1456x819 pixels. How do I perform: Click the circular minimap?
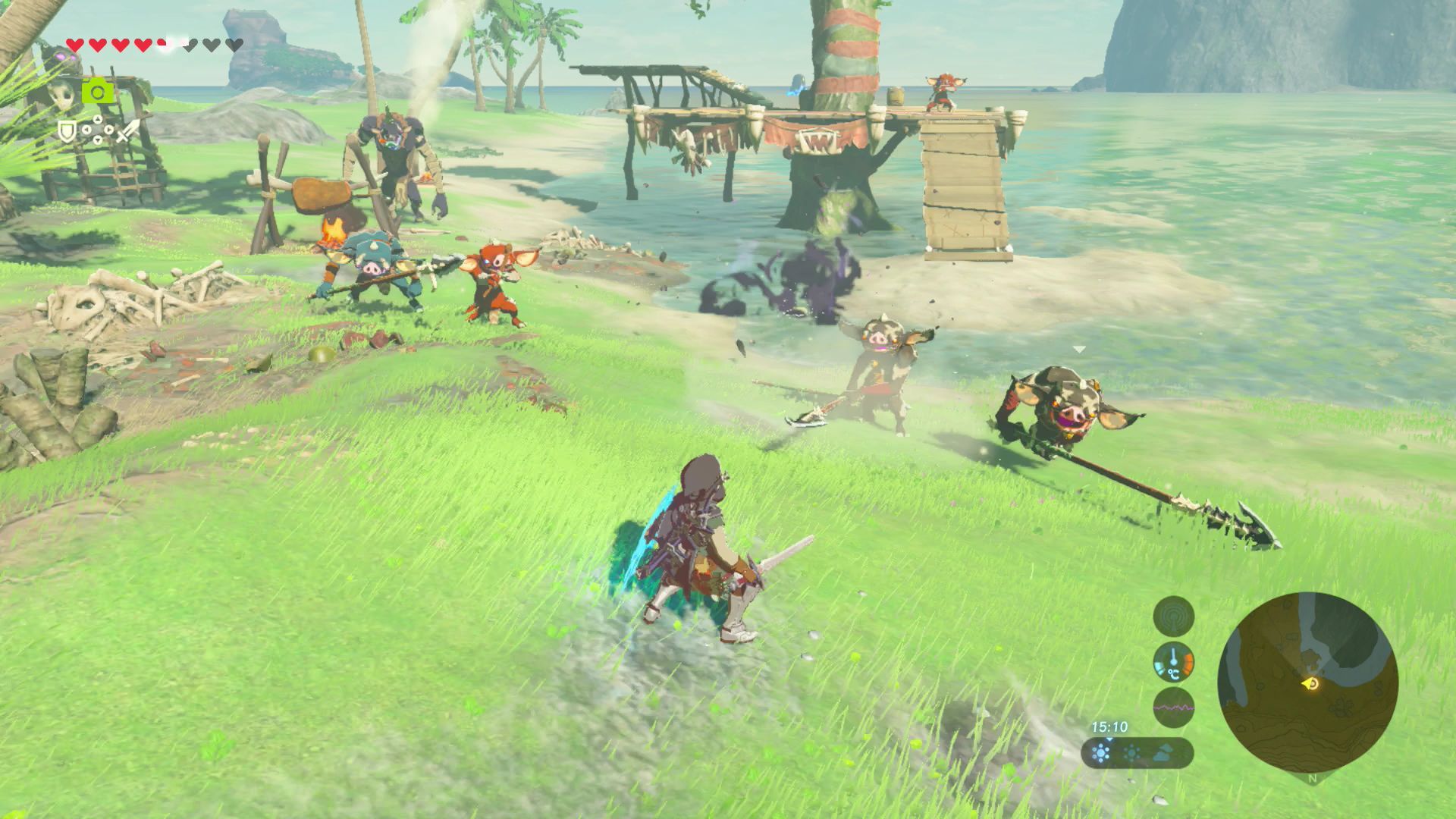pos(1307,682)
